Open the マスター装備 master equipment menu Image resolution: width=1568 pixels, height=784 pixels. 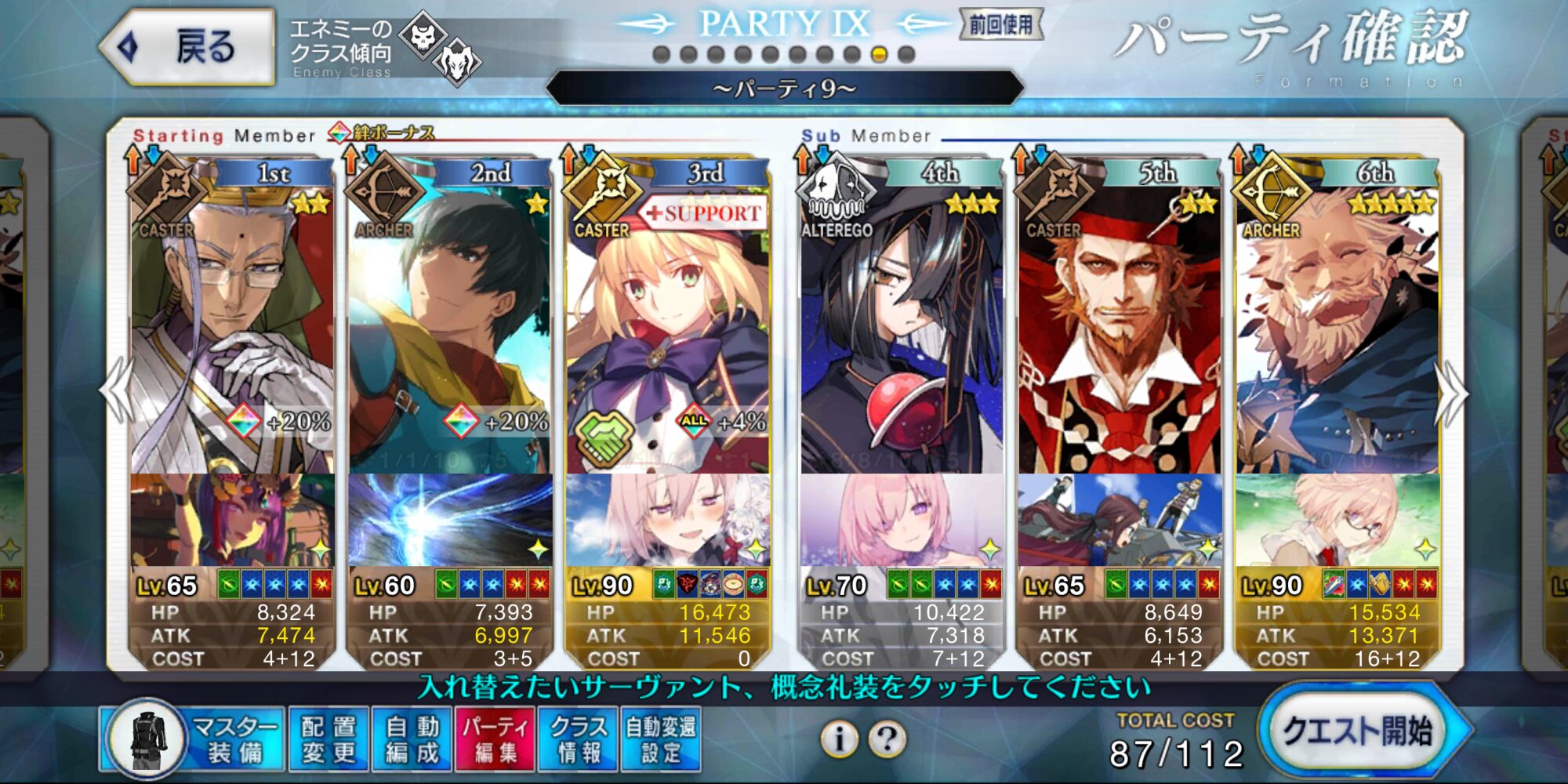pos(191,739)
